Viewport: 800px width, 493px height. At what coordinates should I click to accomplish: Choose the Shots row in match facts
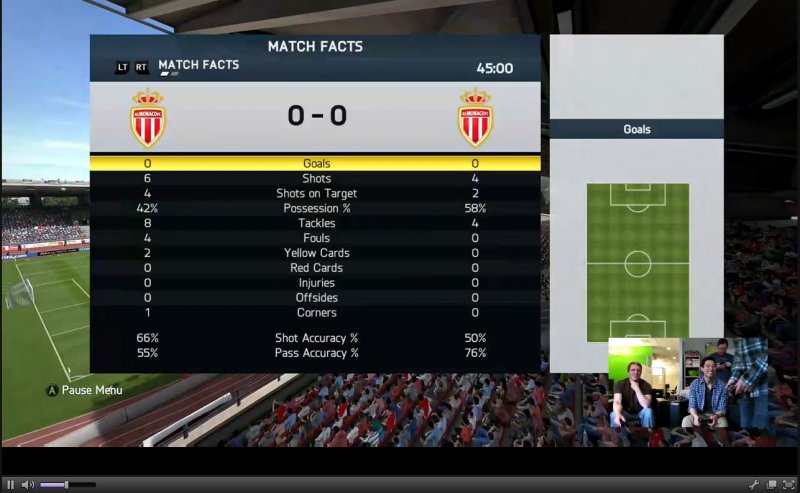[316, 178]
